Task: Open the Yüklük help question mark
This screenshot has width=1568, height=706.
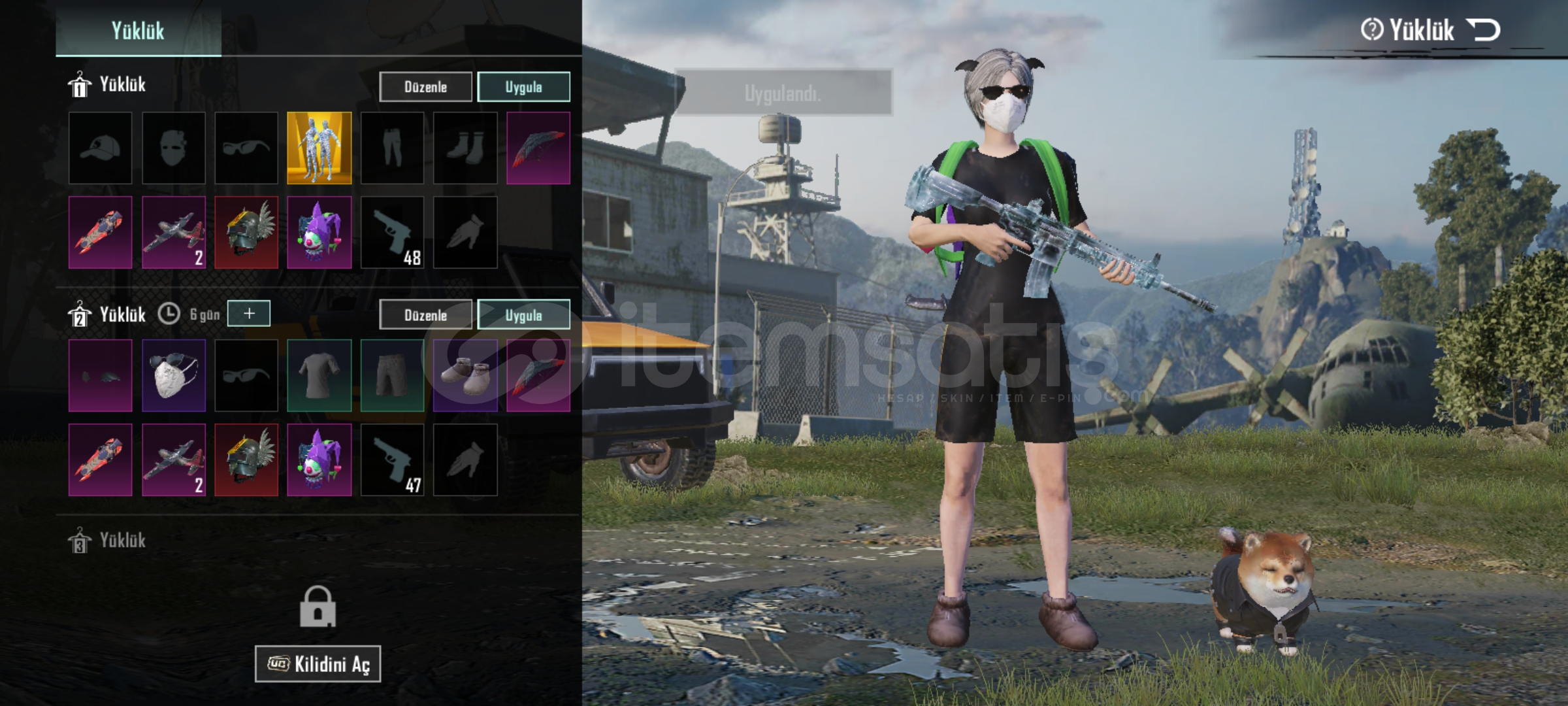Action: point(1371,30)
